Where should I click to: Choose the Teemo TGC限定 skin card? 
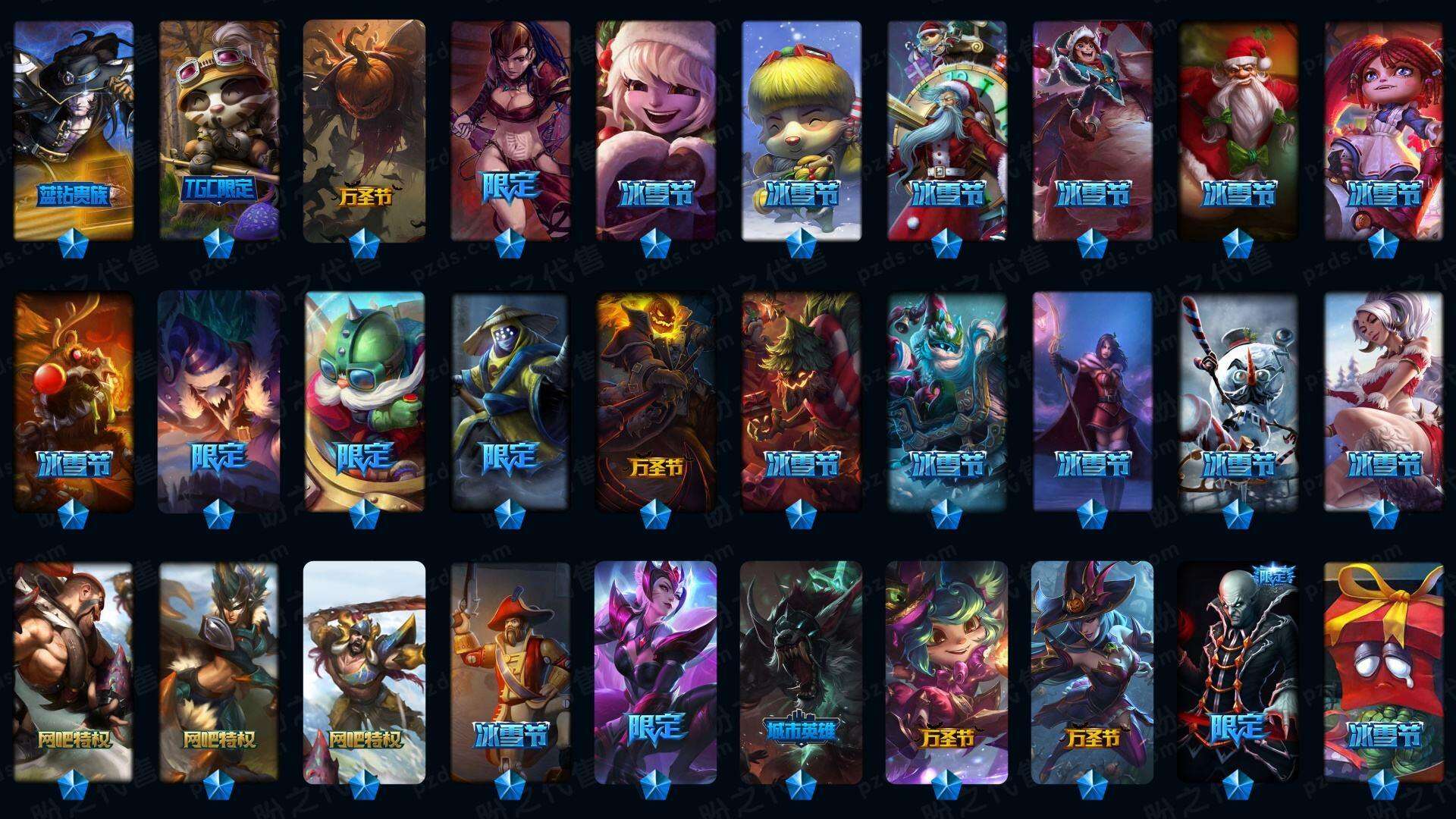[219, 130]
